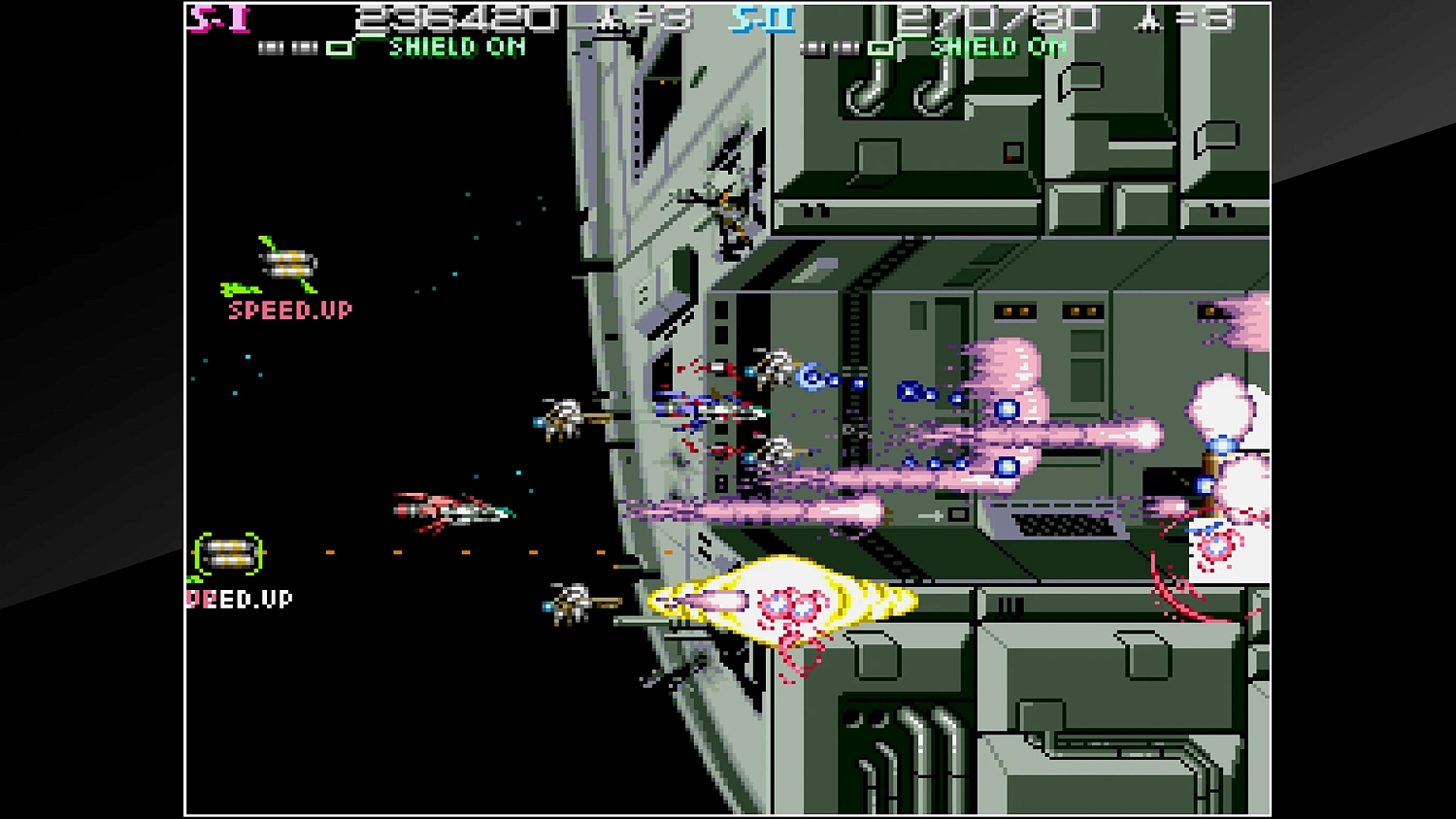Click the SPEED.UP text label in pink
Image resolution: width=1456 pixels, height=819 pixels.
[288, 310]
